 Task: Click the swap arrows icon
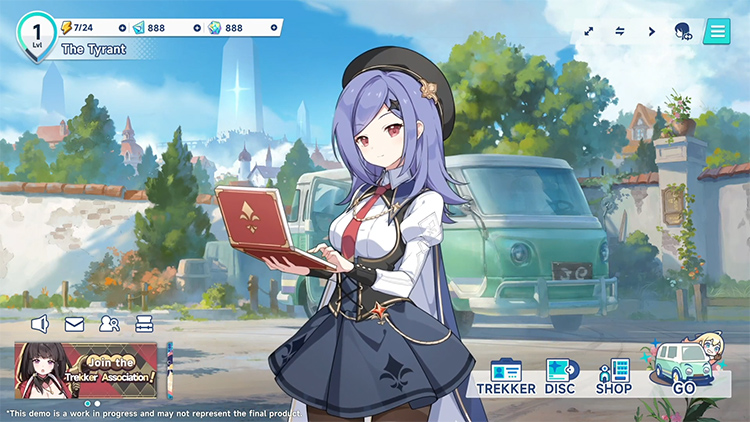pos(620,31)
